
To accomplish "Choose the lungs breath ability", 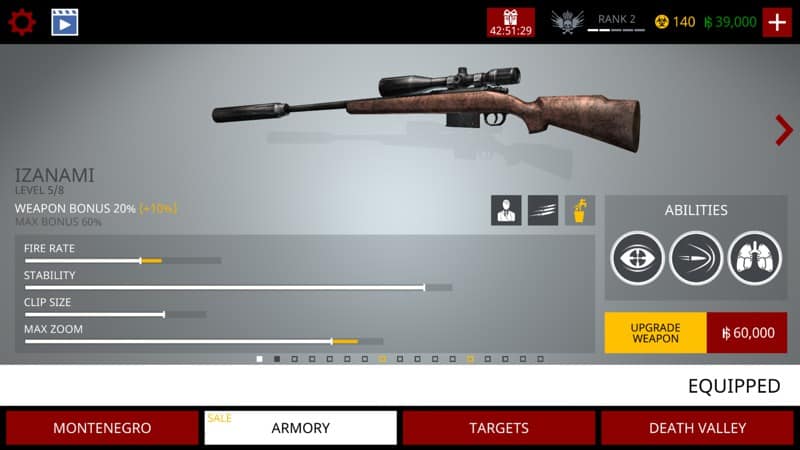I will (x=754, y=258).
